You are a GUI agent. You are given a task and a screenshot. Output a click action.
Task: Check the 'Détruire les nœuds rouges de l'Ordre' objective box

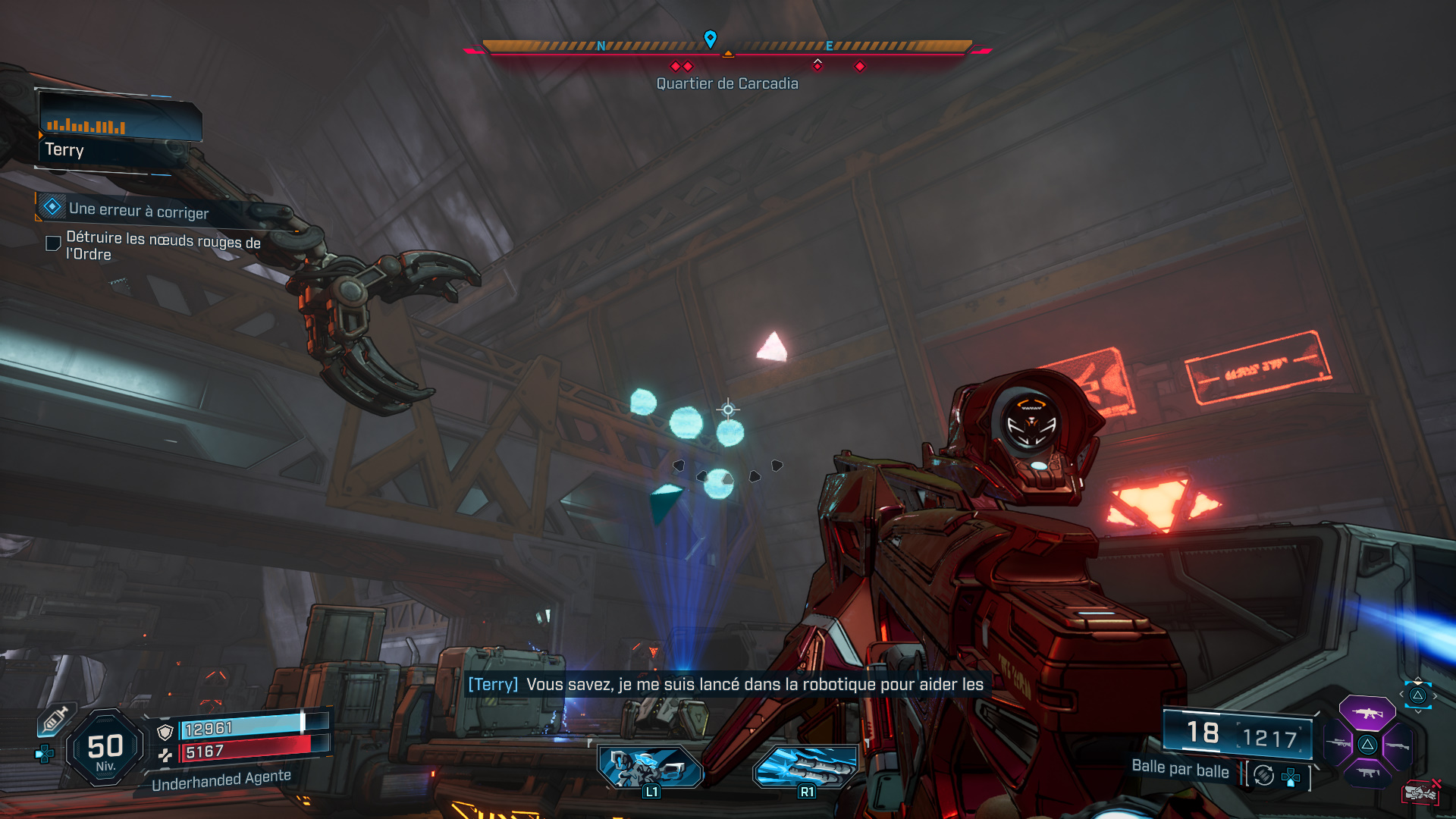52,243
